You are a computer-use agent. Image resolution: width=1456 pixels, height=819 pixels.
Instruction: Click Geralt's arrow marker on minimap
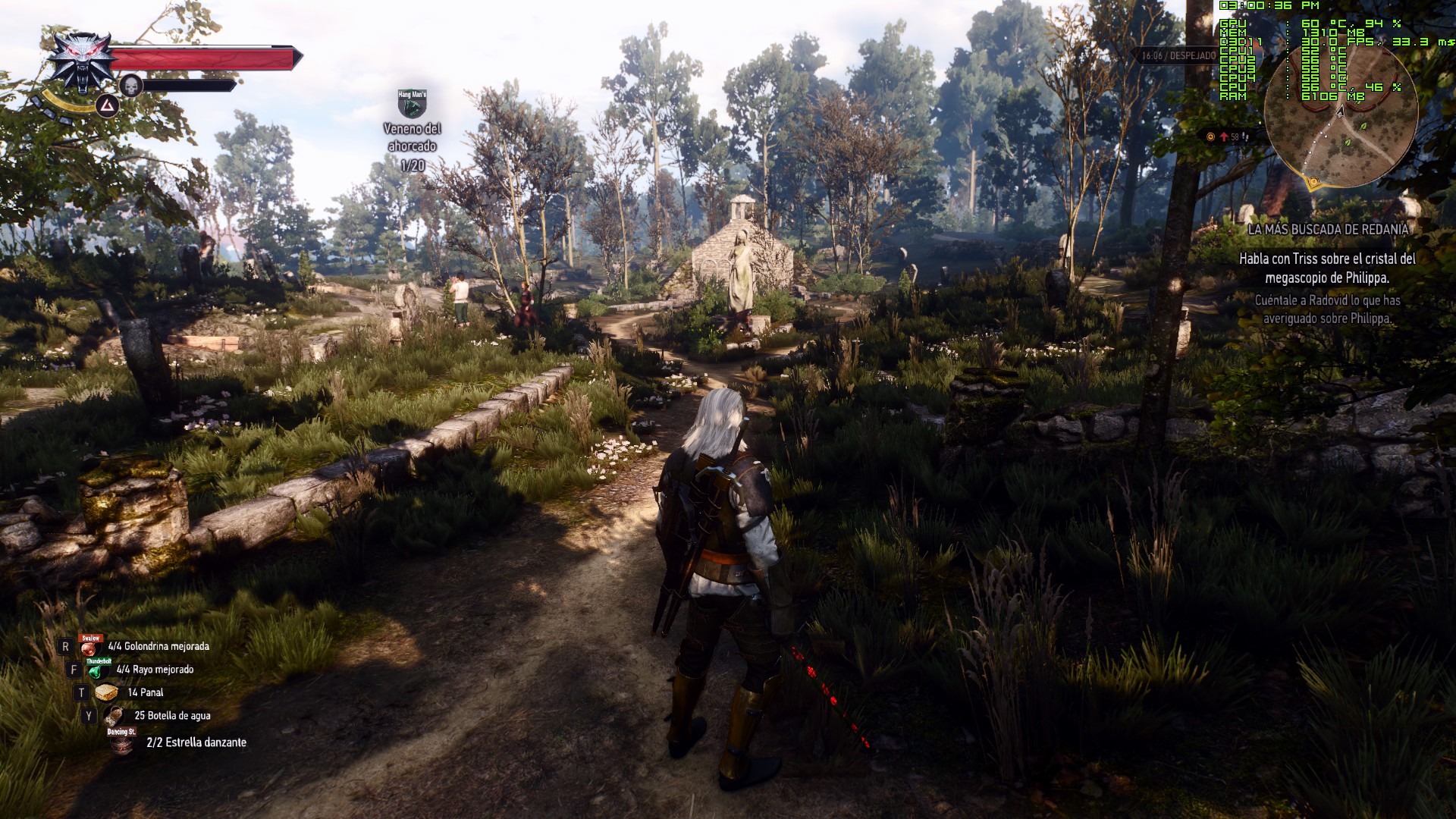tap(1340, 111)
